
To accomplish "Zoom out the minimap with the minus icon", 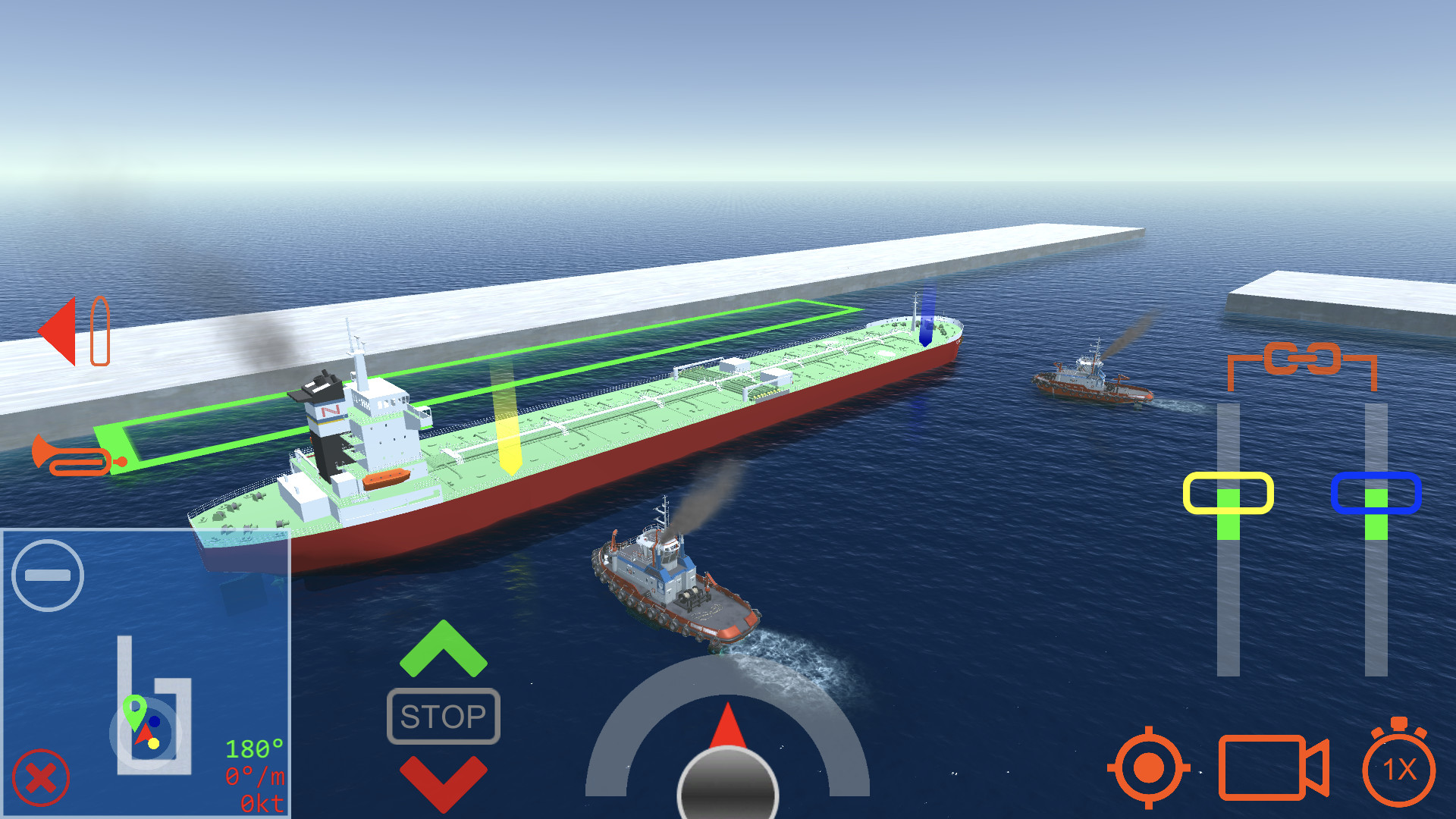I will pyautogui.click(x=47, y=574).
